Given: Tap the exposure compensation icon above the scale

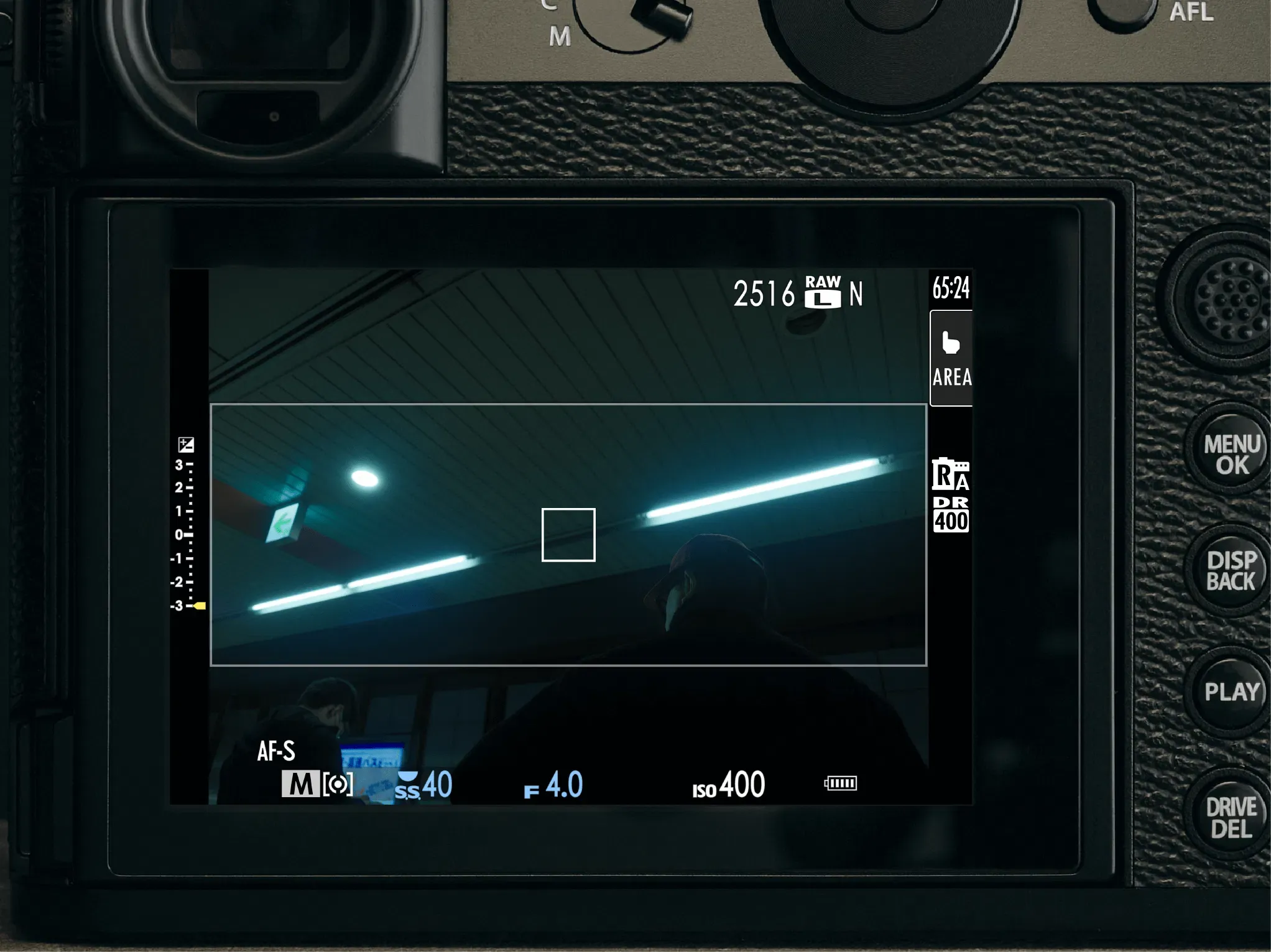Looking at the screenshot, I should pos(186,446).
